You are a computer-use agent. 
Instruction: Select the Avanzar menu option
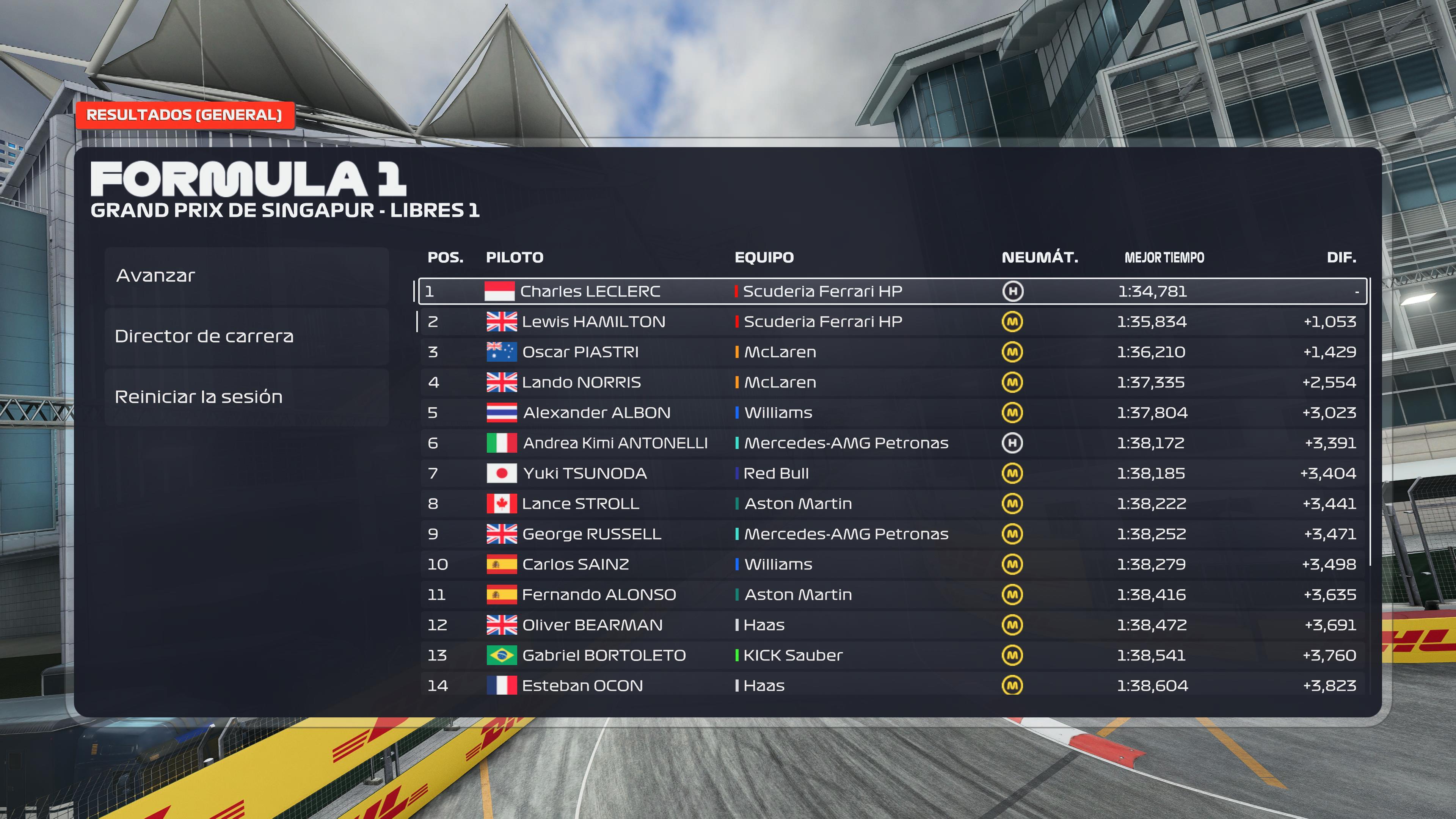pyautogui.click(x=246, y=276)
